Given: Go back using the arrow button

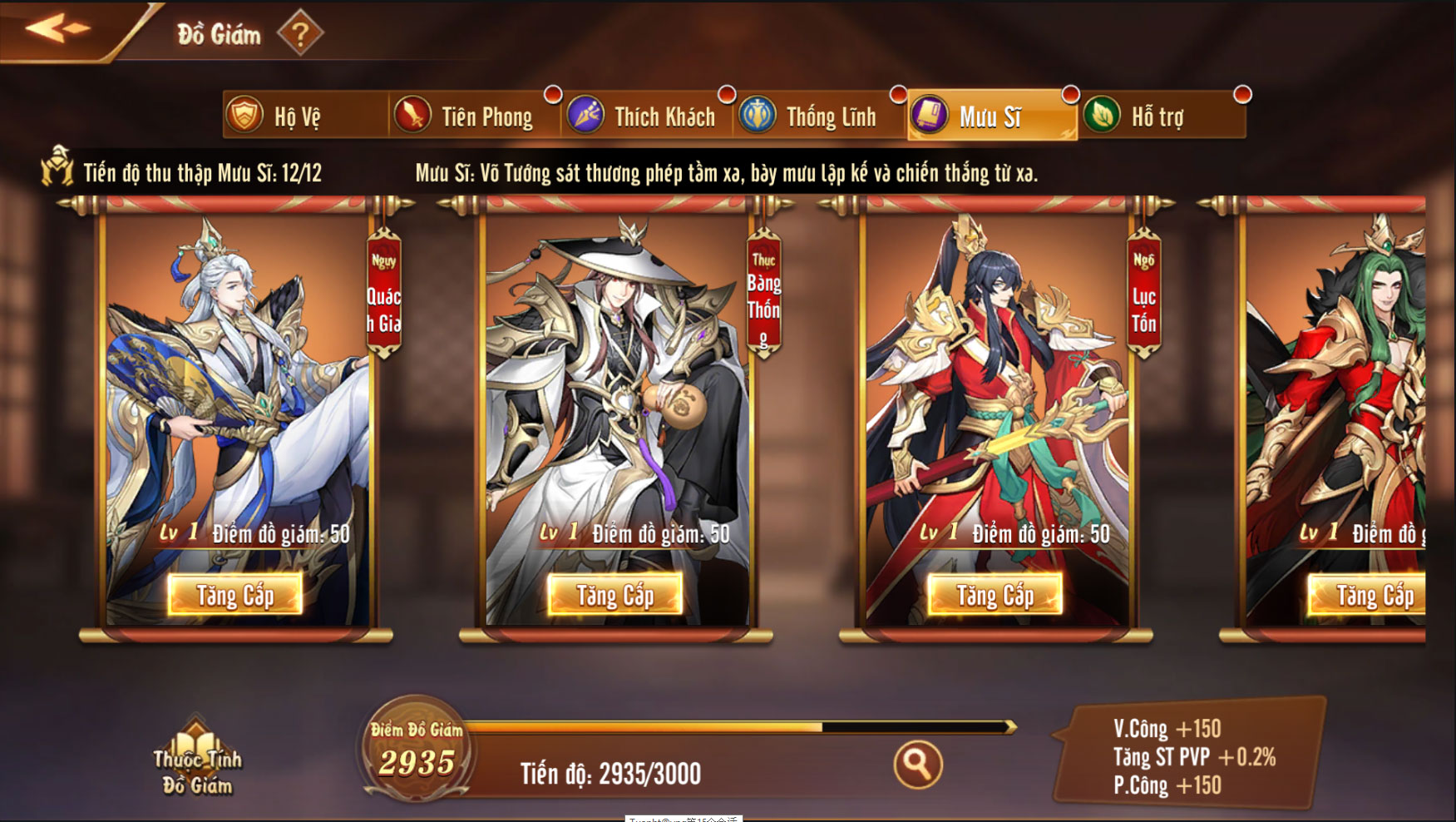Looking at the screenshot, I should pyautogui.click(x=57, y=28).
